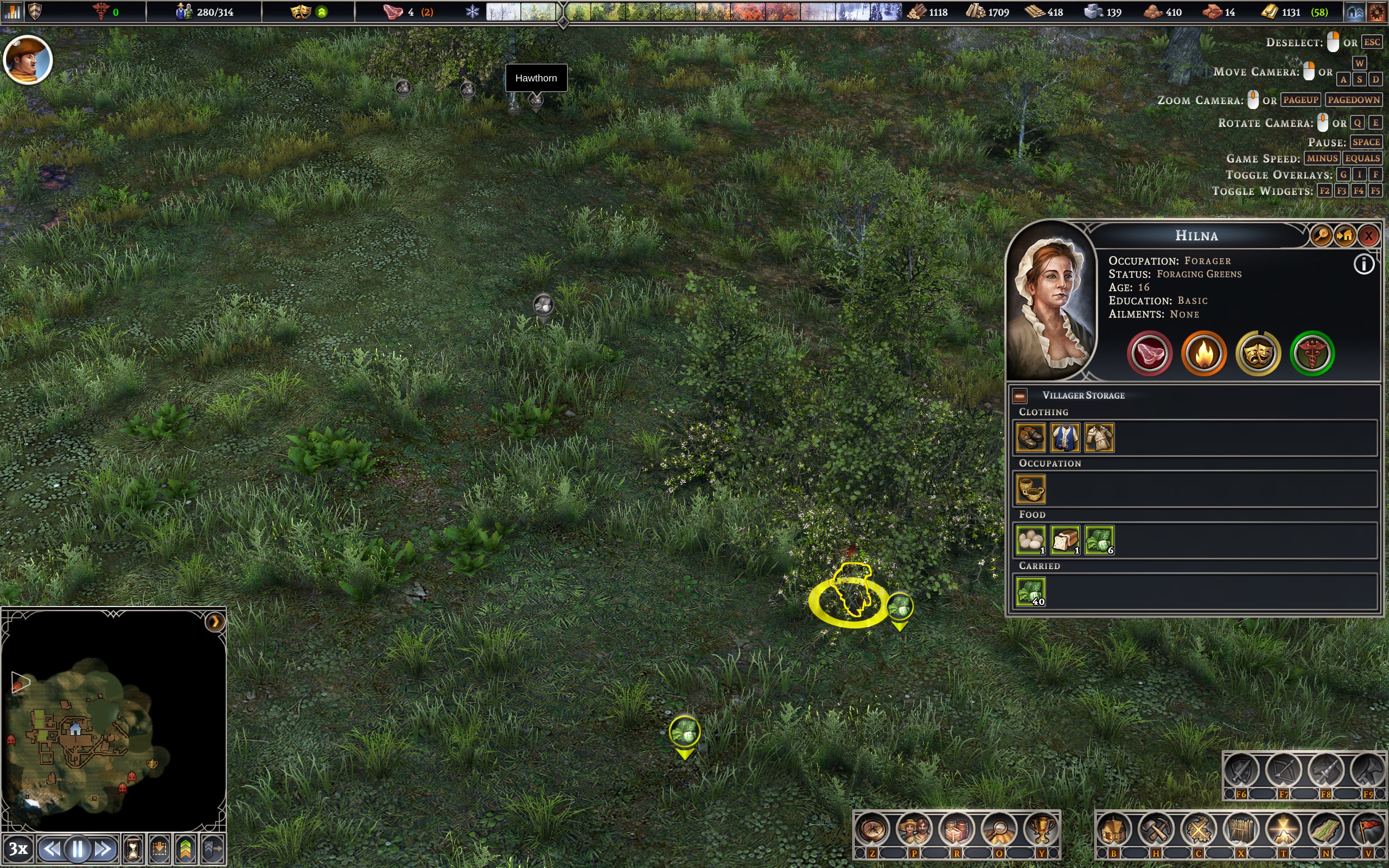Select the shoes in the Clothing row
Viewport: 1389px width, 868px height.
click(x=1031, y=437)
